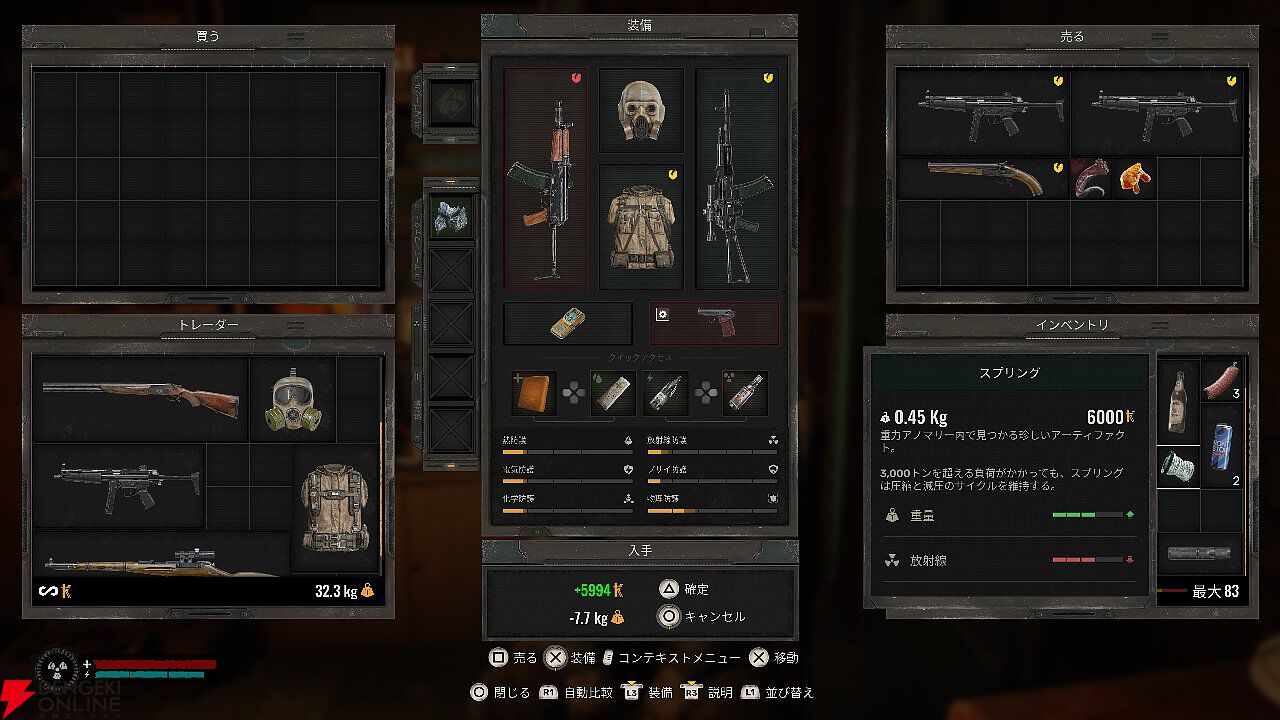Click the orange artifact in the sell panel
The height and width of the screenshot is (720, 1280).
click(x=1134, y=178)
